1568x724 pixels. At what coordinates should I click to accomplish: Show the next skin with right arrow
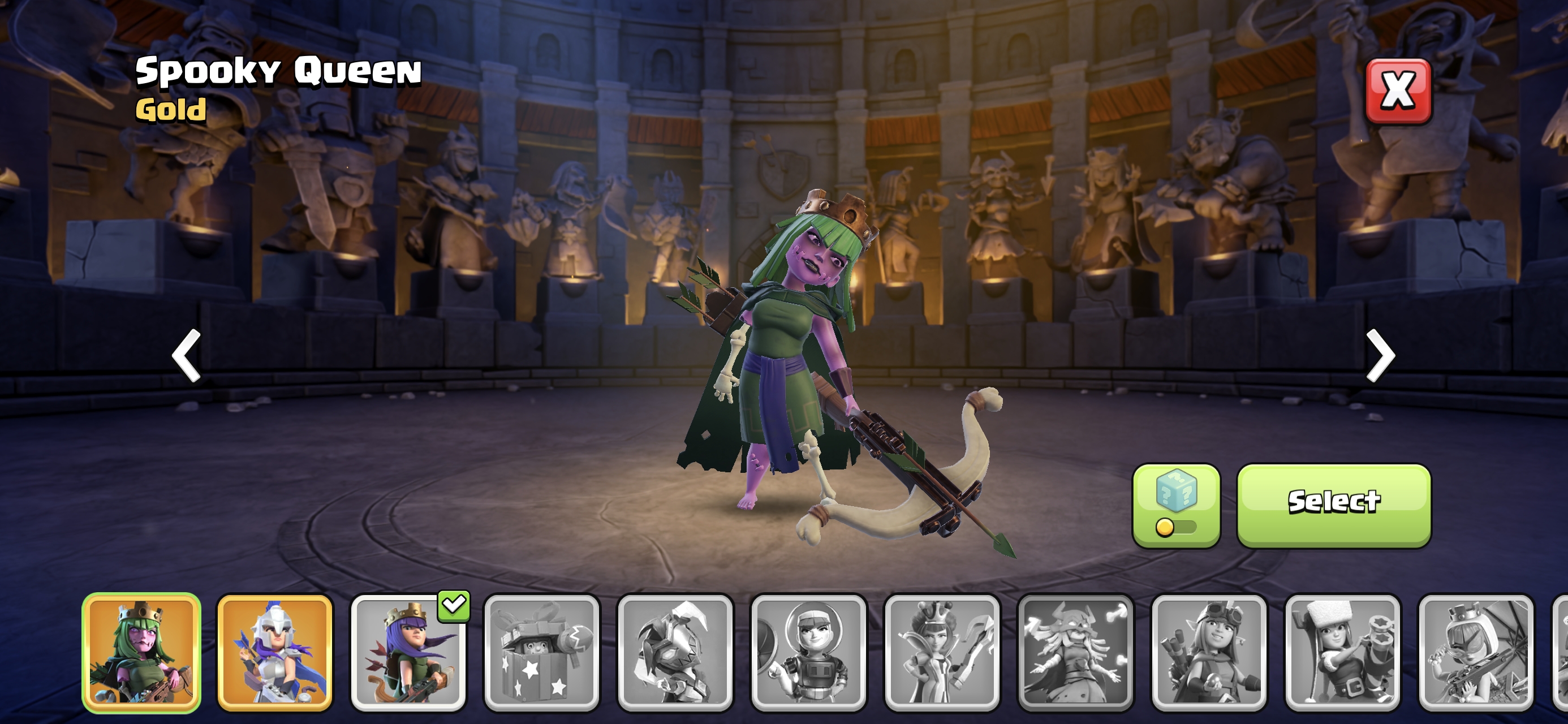click(x=1380, y=356)
